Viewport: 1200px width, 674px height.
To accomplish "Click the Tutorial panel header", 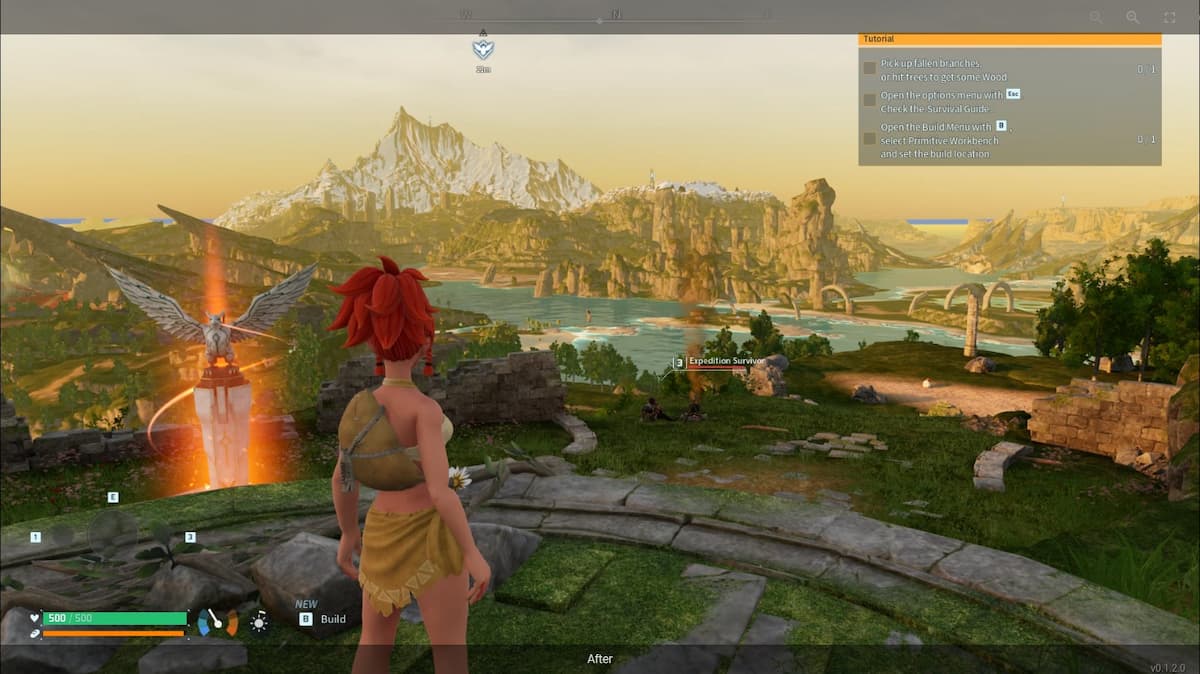I will coord(1009,39).
